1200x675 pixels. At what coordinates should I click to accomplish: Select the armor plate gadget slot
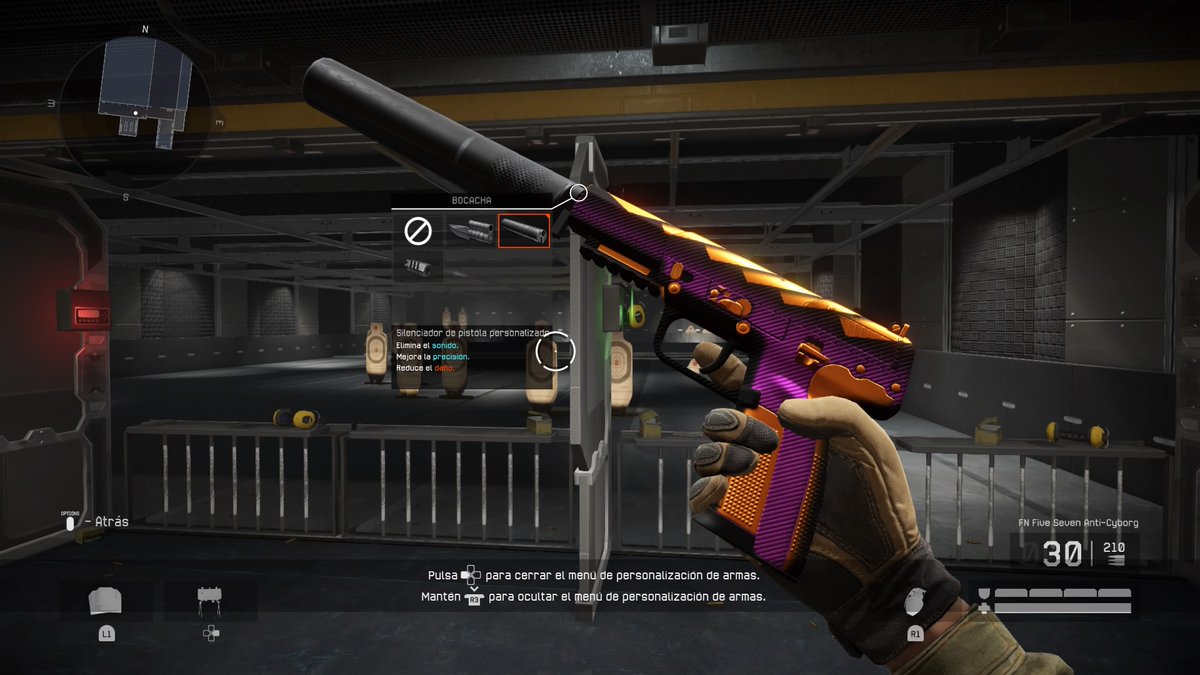click(x=106, y=601)
